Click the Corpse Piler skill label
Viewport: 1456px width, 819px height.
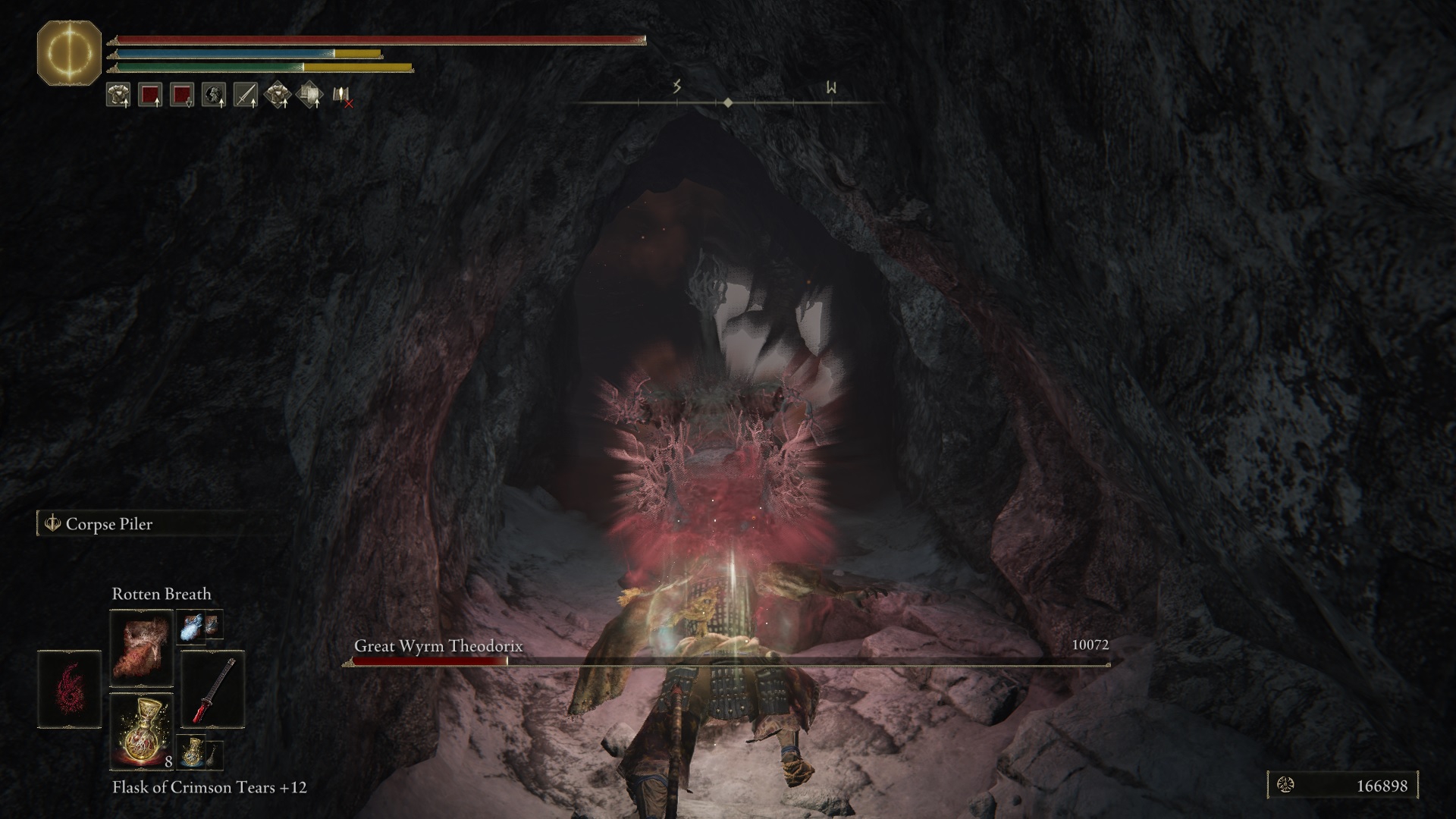(108, 524)
